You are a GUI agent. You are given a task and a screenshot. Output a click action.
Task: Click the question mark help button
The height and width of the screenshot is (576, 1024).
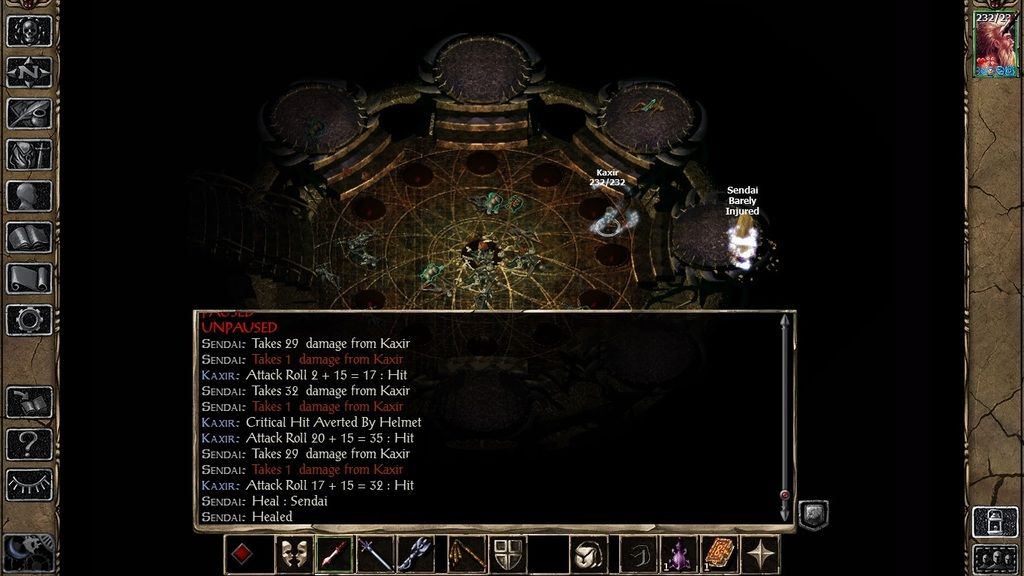[x=29, y=443]
